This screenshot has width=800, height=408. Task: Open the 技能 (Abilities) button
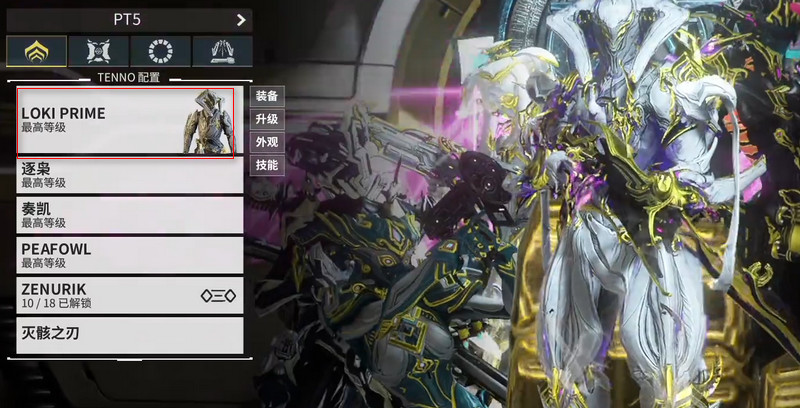pos(267,166)
